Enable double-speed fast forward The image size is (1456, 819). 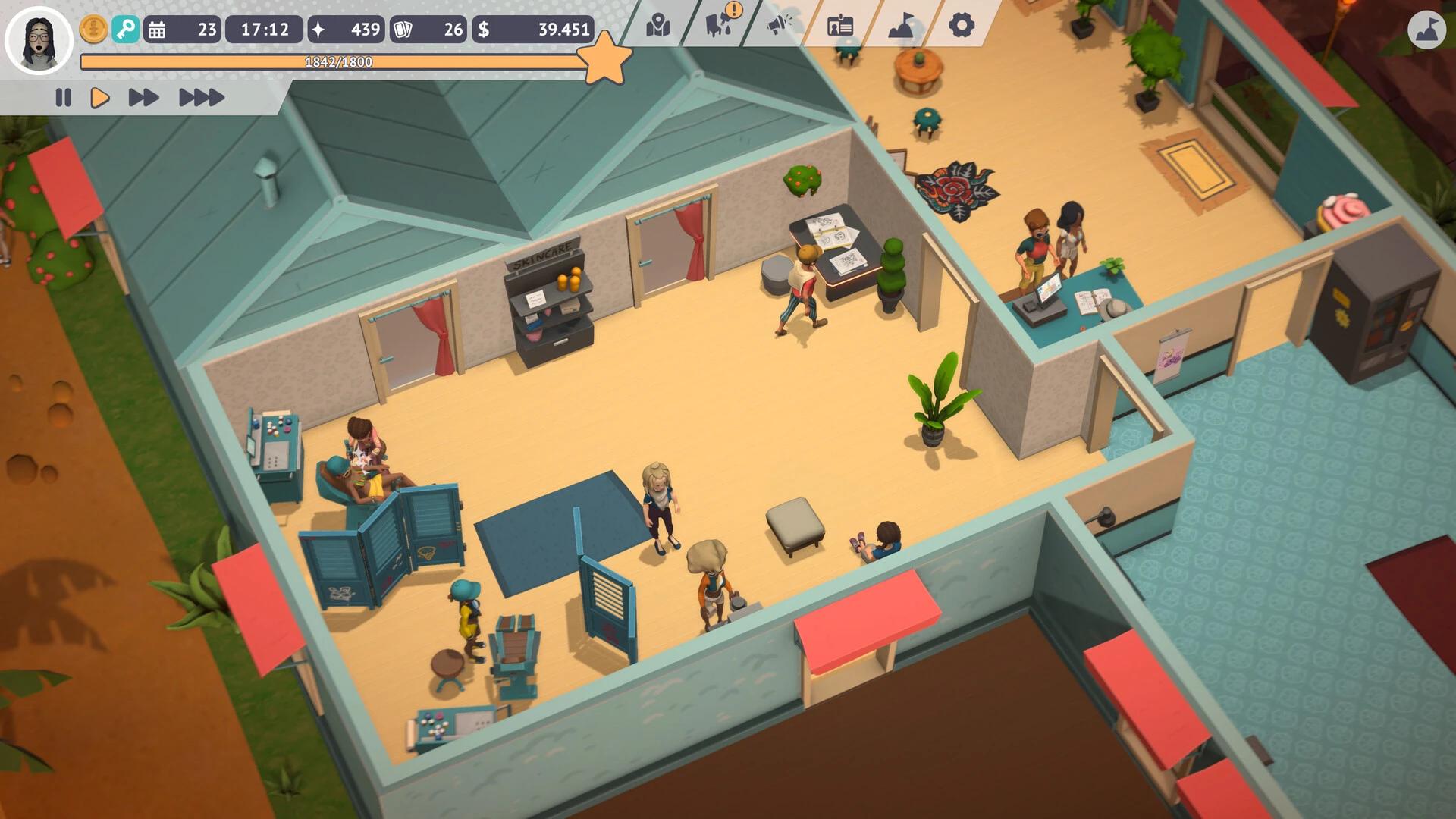[x=143, y=97]
